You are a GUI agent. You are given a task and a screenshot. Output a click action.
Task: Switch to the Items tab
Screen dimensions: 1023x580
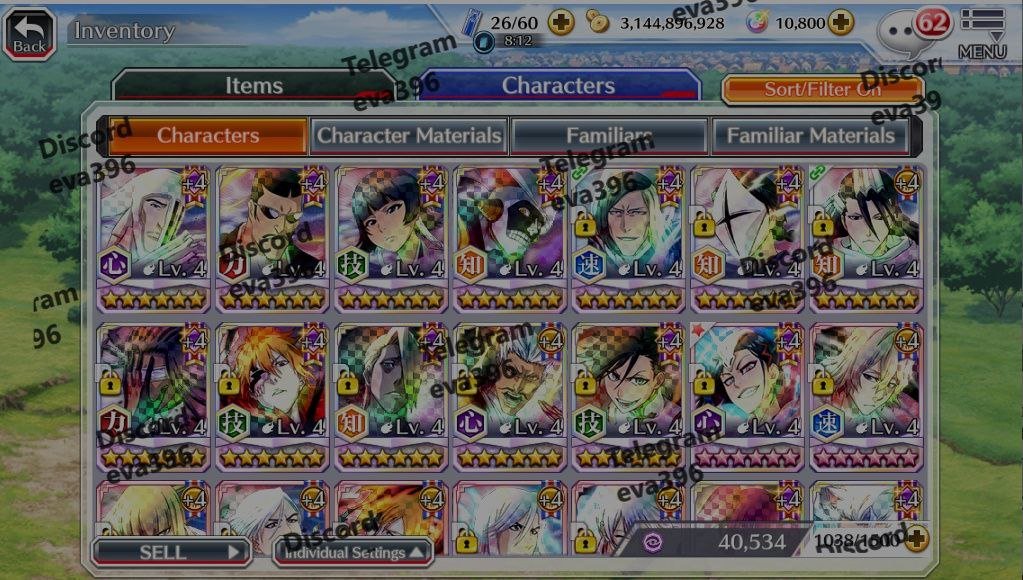click(253, 86)
